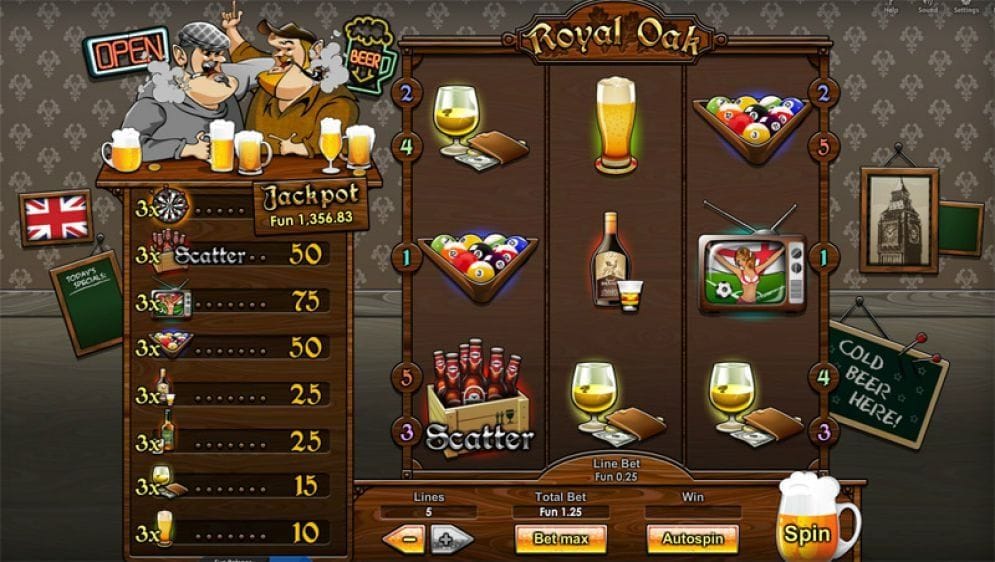Choose Bet max

[x=561, y=539]
